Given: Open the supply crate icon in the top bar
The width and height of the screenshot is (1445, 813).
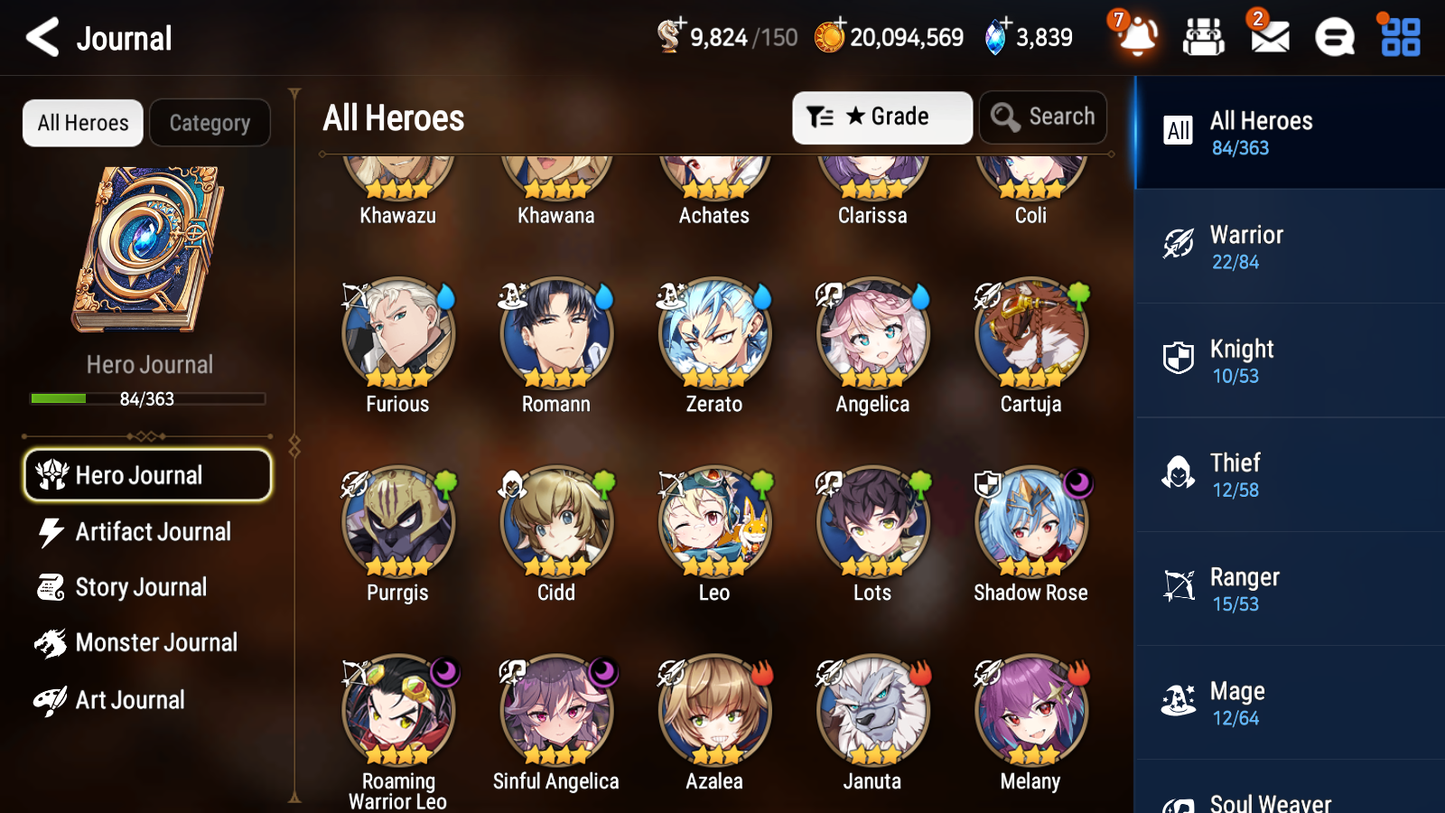Looking at the screenshot, I should [1203, 36].
